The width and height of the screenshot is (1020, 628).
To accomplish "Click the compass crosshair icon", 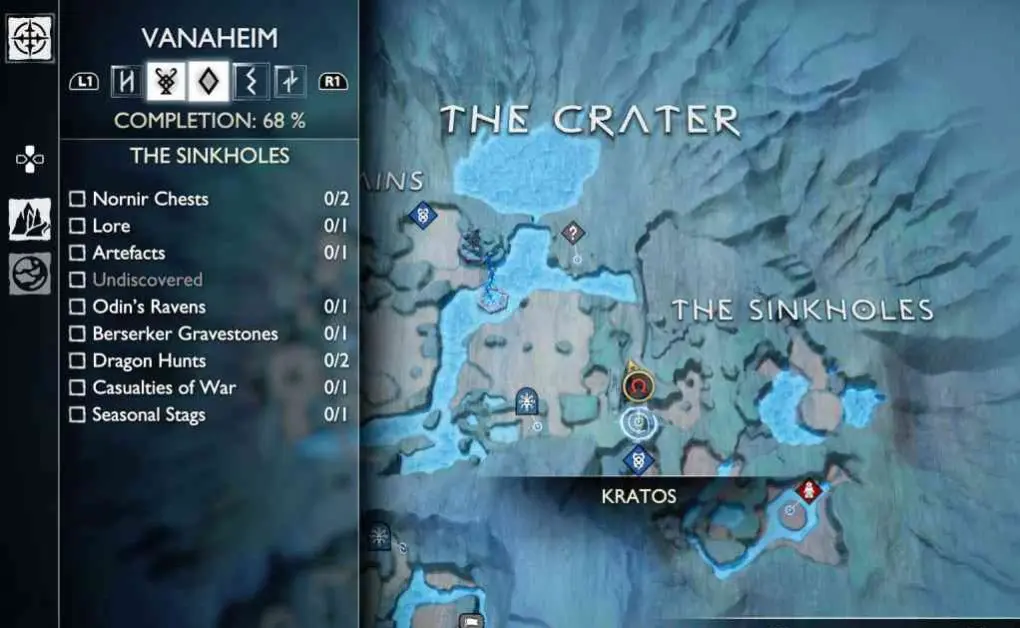I will point(30,37).
